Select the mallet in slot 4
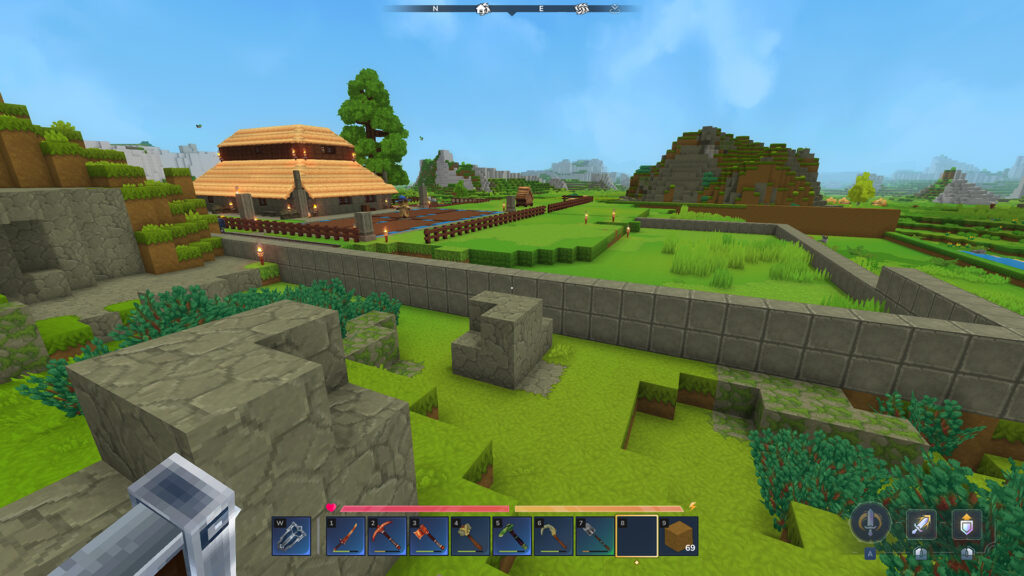This screenshot has width=1024, height=576. [470, 536]
